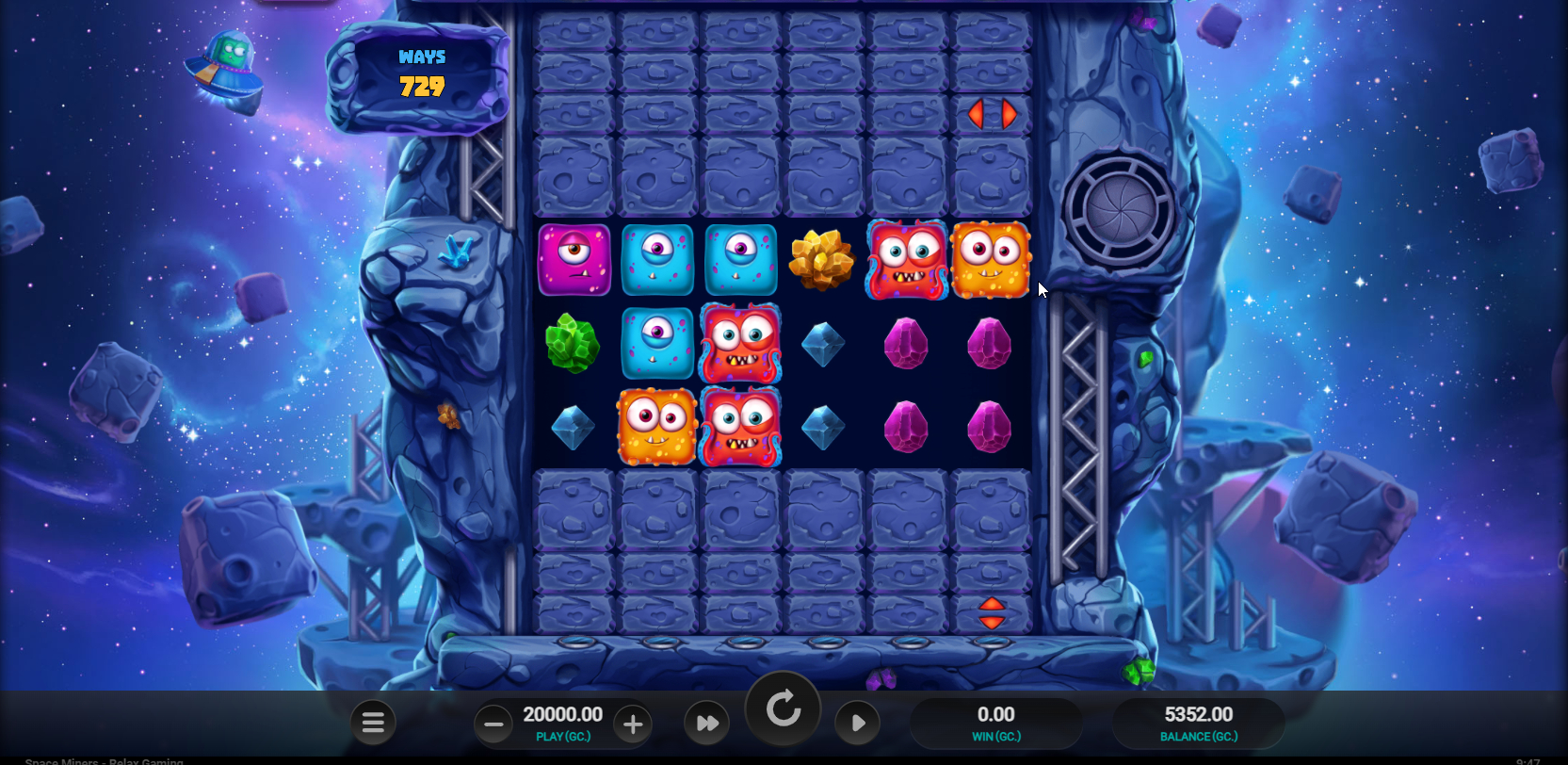This screenshot has width=1568, height=765.
Task: Open autoplay with the play arrow icon
Action: pyautogui.click(x=857, y=722)
